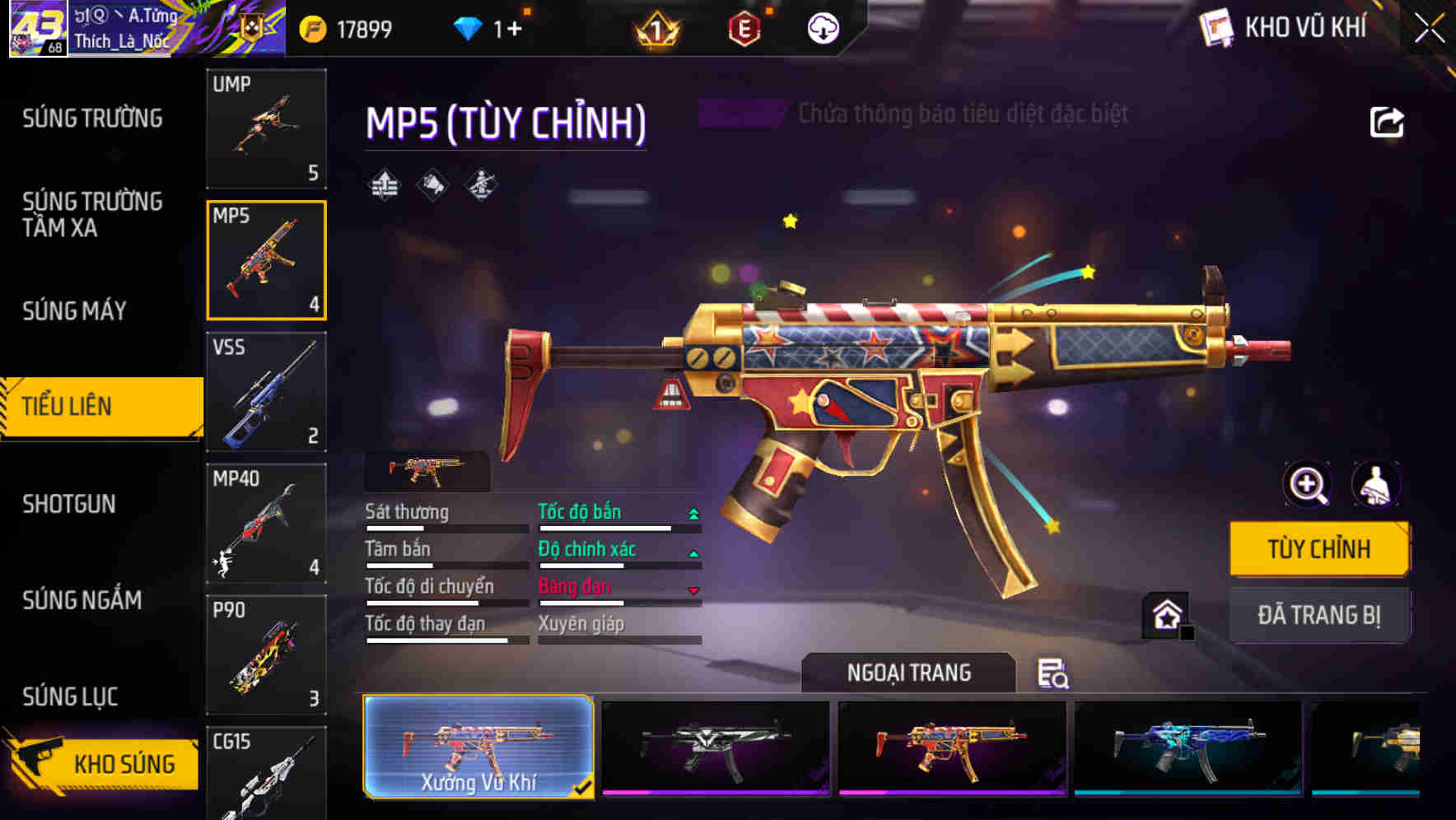Open the TÙY CHỈNH customize button
Screen dimensions: 1456x820
tap(1318, 549)
